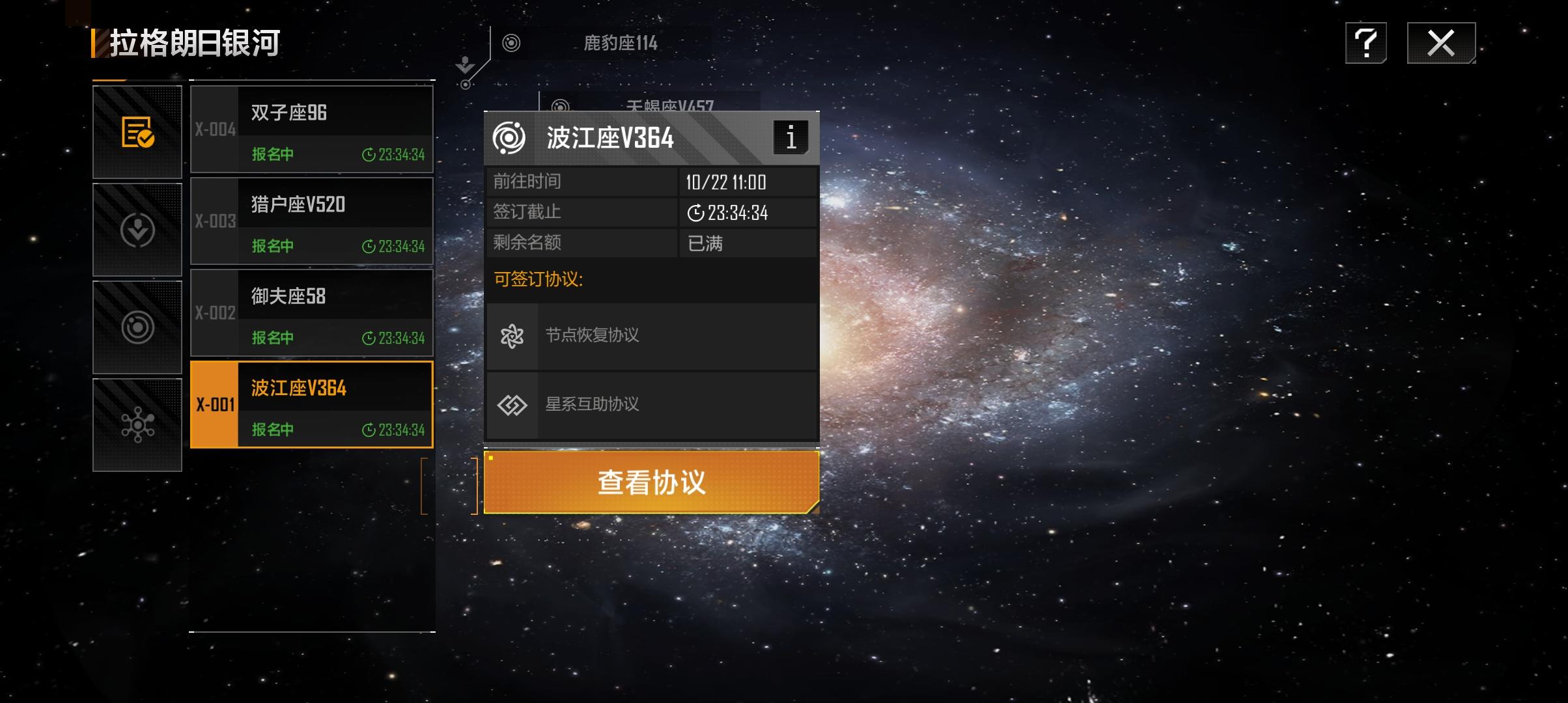Open the download/arrival sidebar panel icon
The width and height of the screenshot is (1568, 703).
pos(137,228)
